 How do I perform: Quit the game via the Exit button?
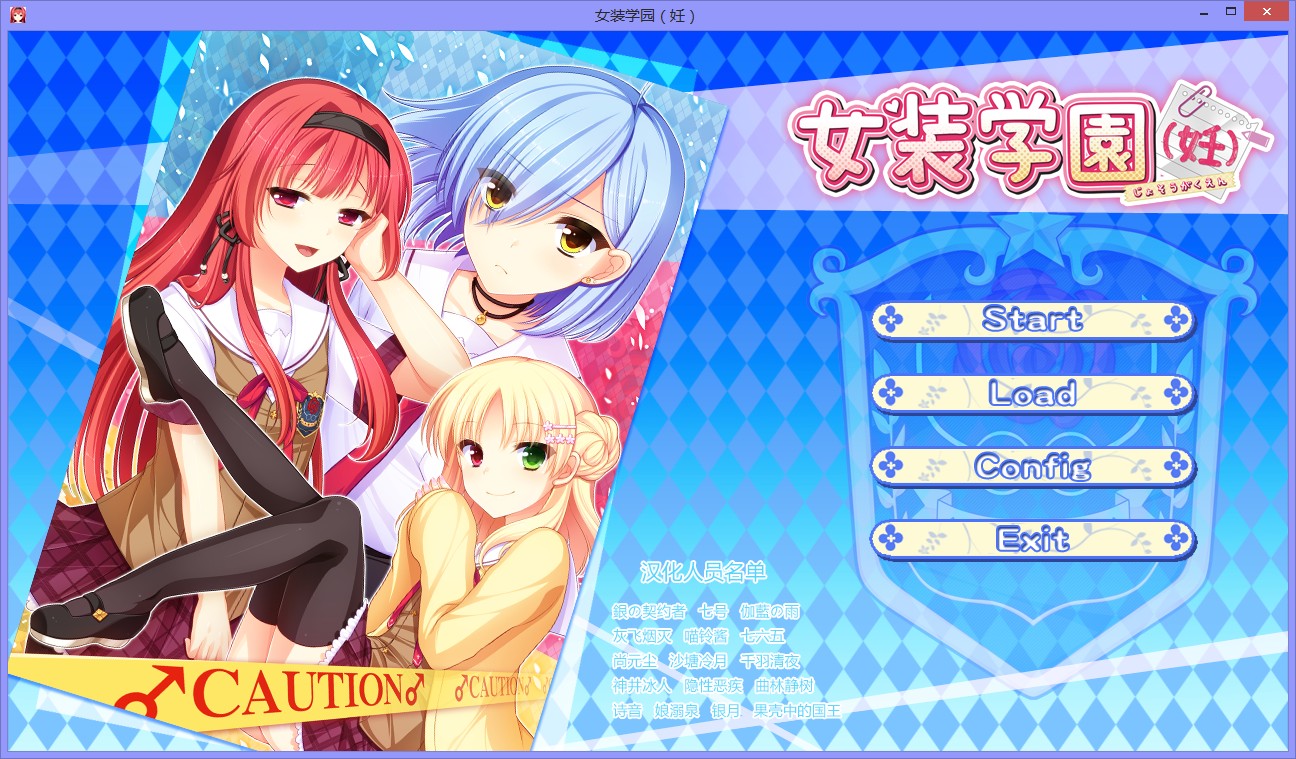coord(1034,539)
